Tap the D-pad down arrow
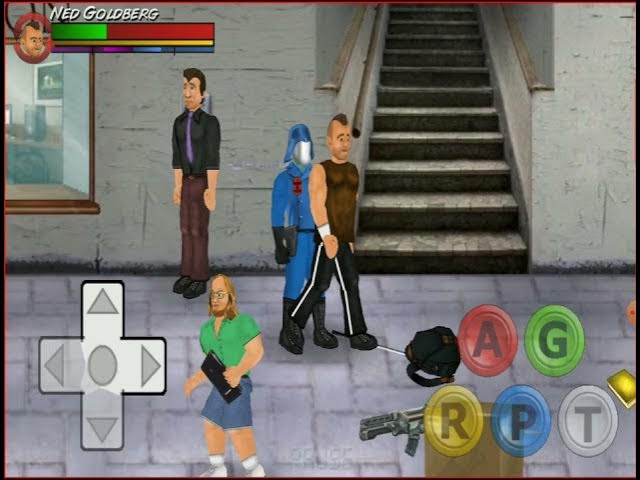The image size is (640, 480). tap(102, 429)
